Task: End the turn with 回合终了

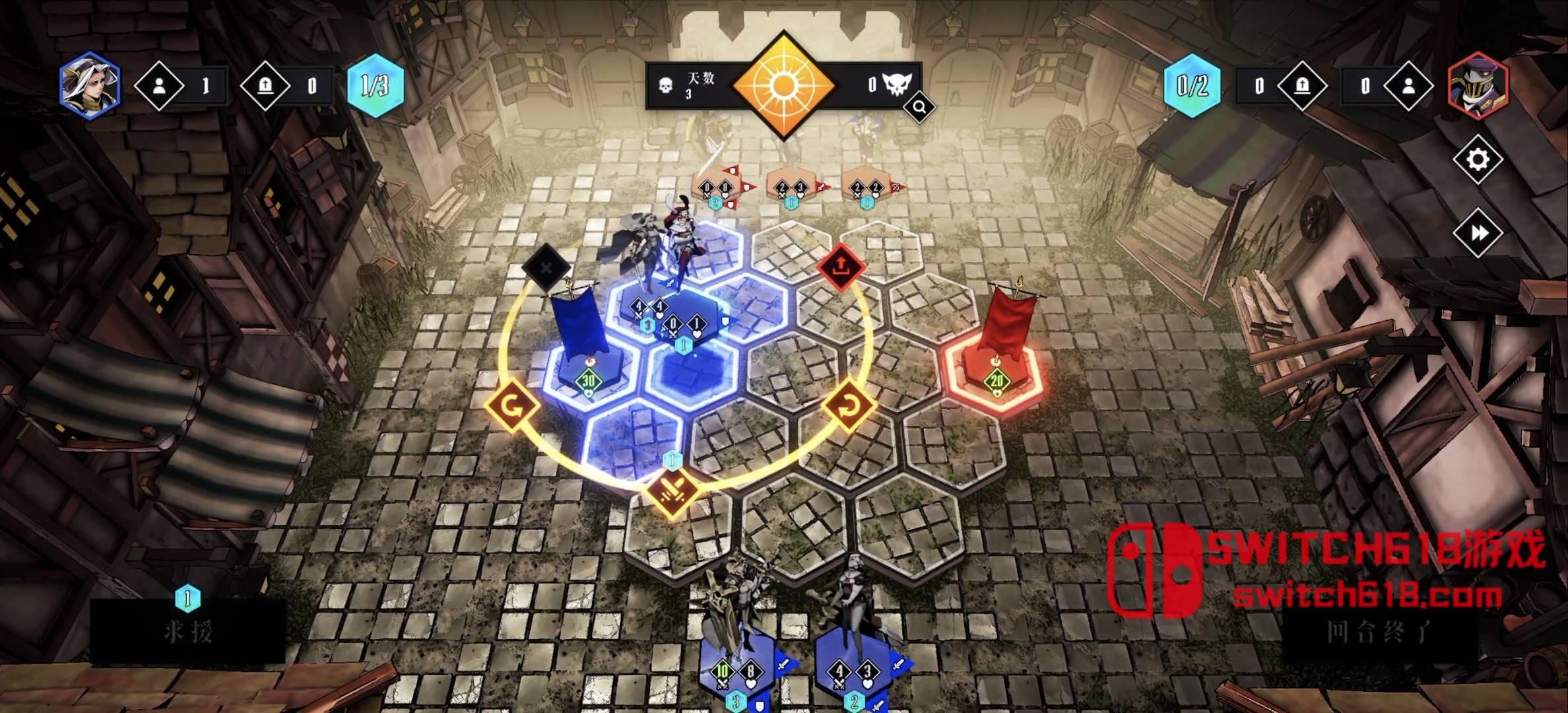Action: (x=1379, y=632)
